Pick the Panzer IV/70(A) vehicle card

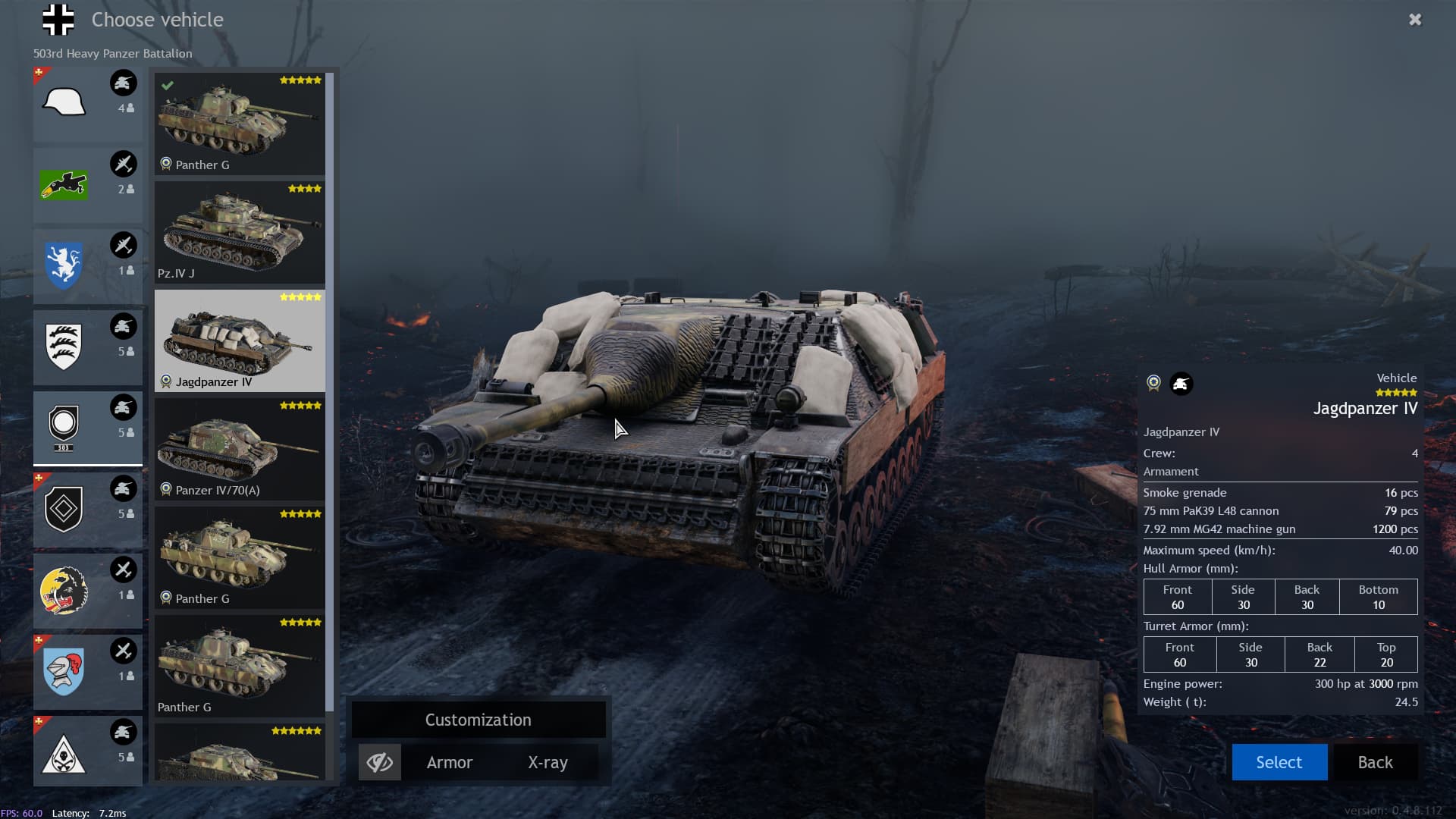(240, 449)
